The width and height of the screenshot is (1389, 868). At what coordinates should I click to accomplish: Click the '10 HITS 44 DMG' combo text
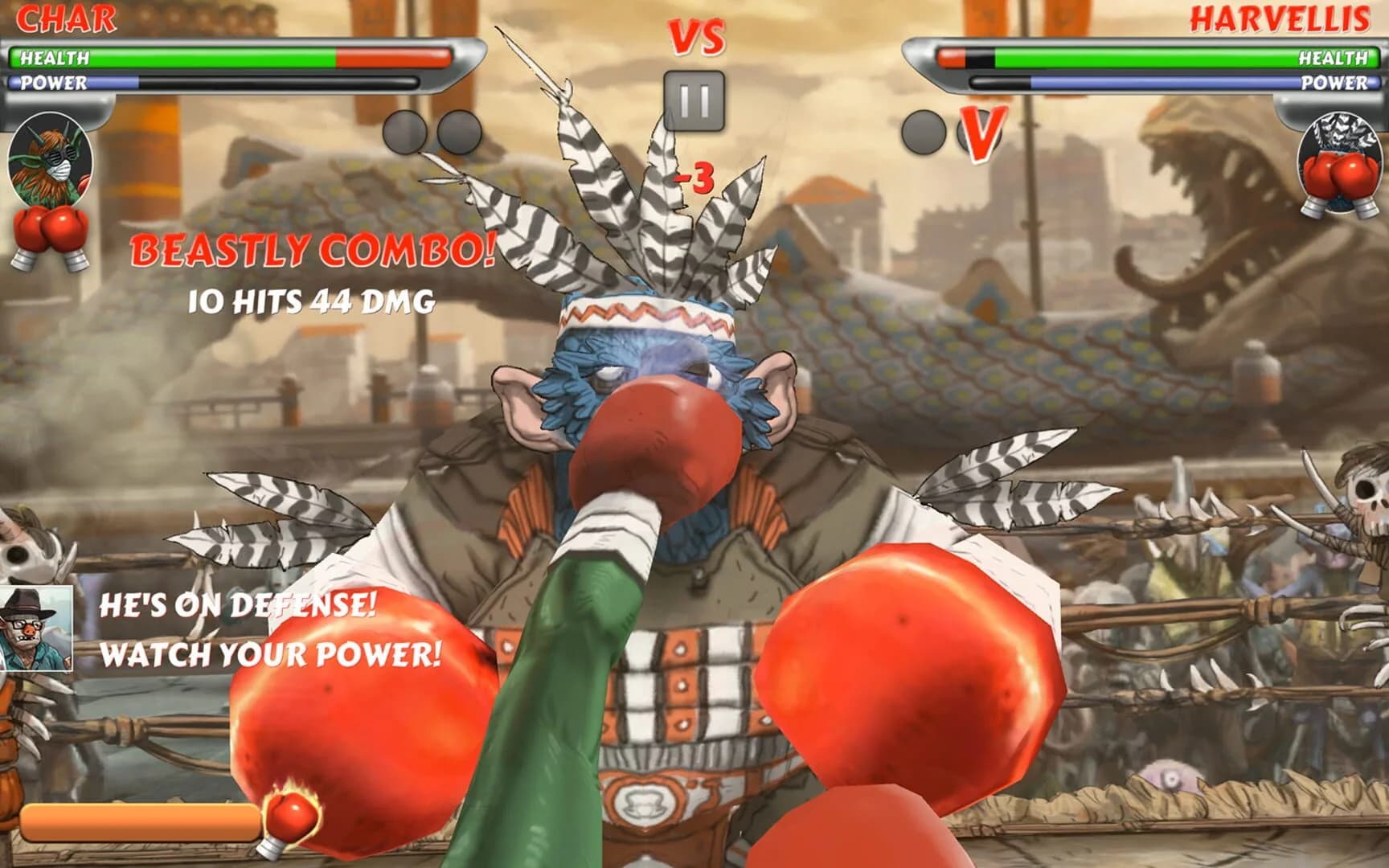pos(313,301)
